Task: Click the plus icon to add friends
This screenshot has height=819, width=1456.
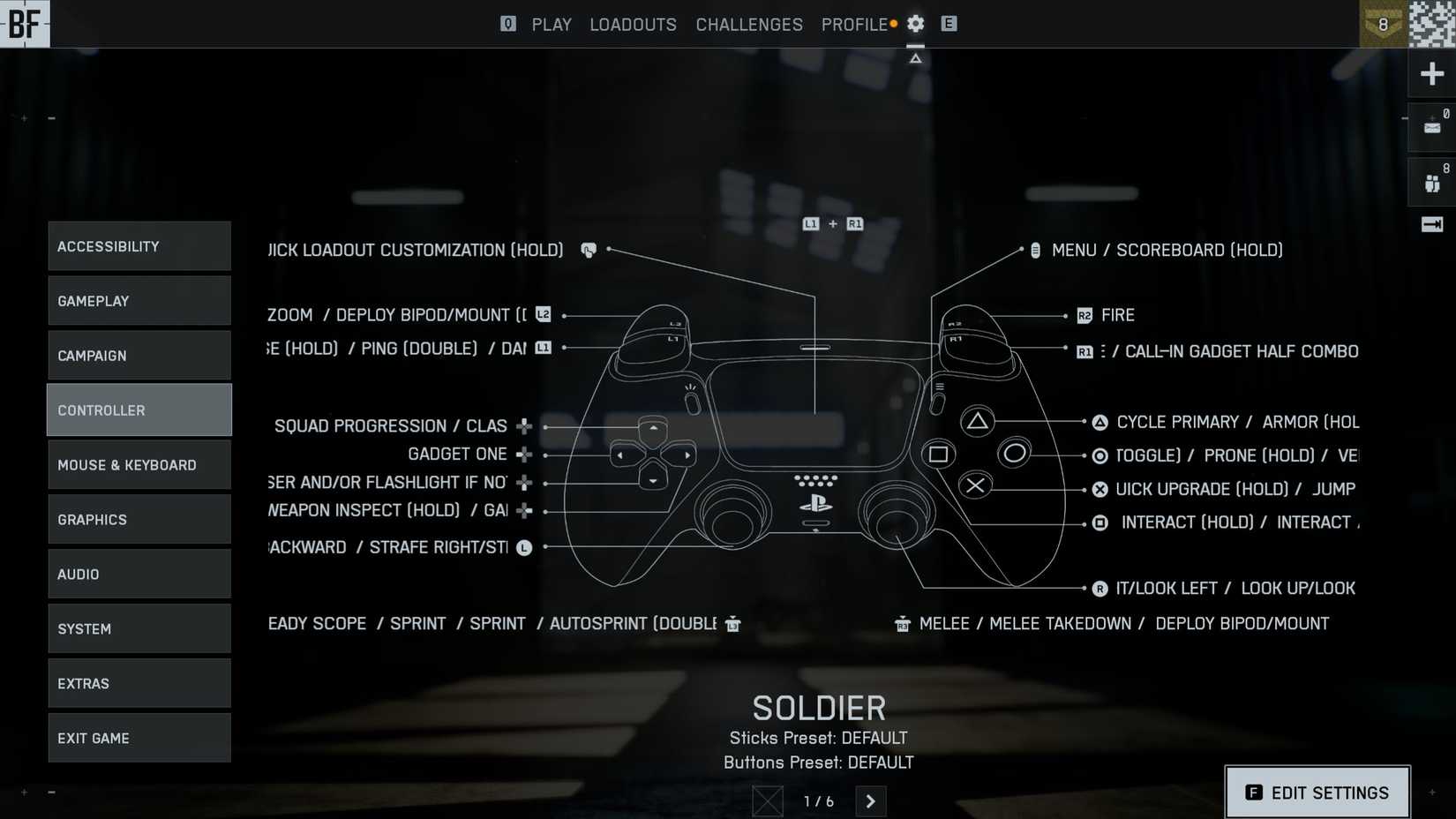Action: [x=1431, y=73]
